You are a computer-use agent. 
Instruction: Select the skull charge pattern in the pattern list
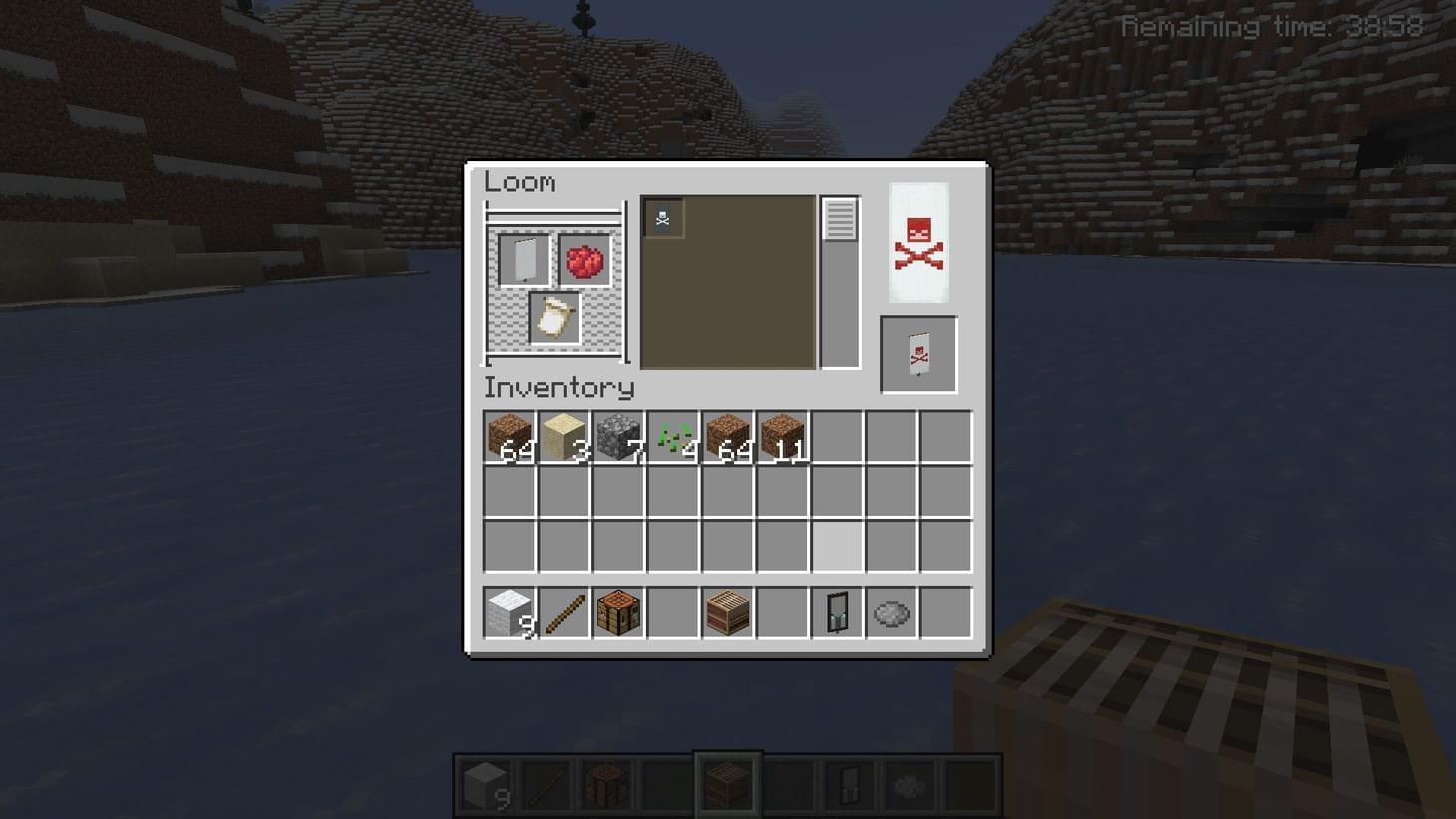(x=663, y=216)
